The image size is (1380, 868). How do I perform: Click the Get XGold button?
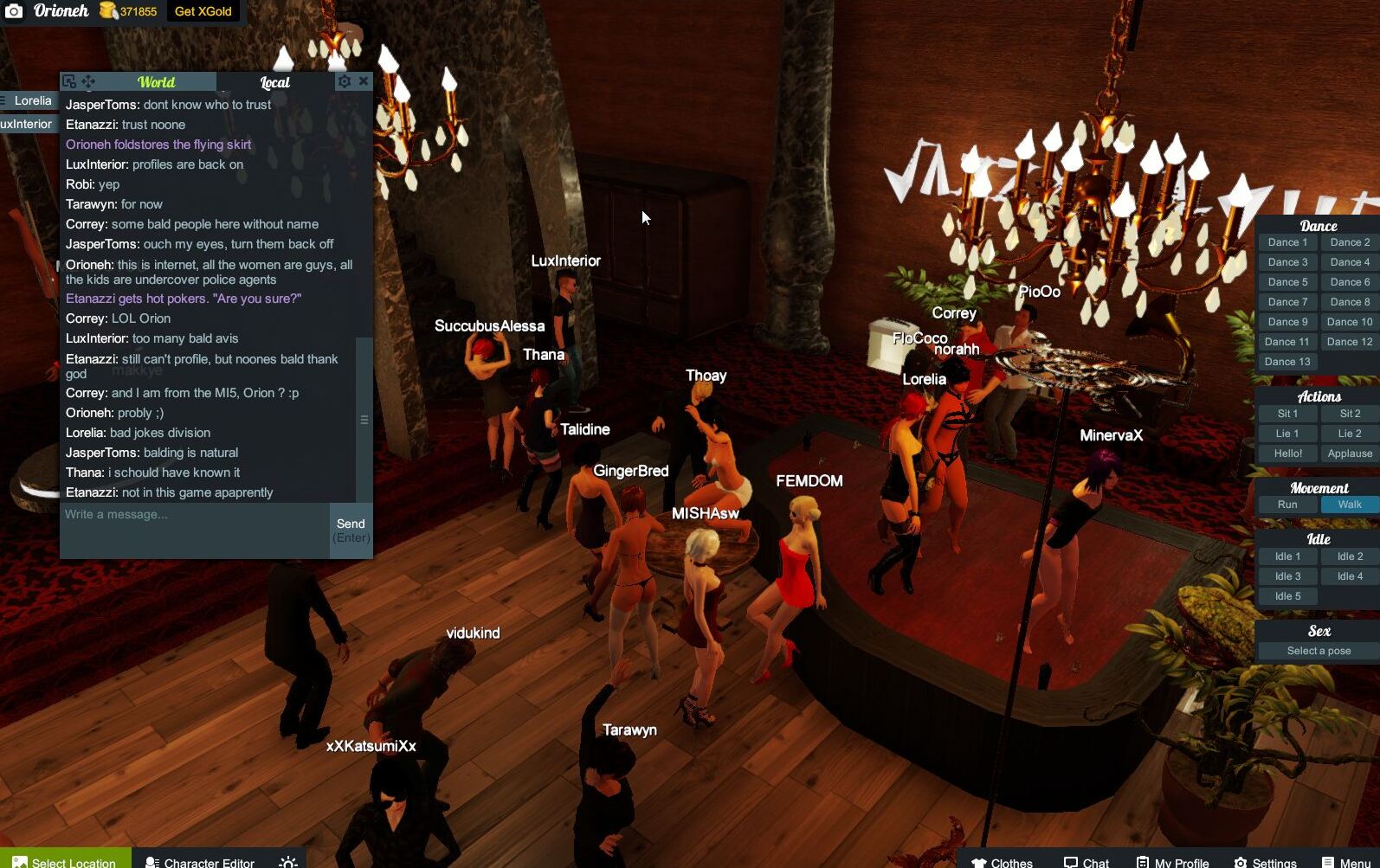(202, 12)
